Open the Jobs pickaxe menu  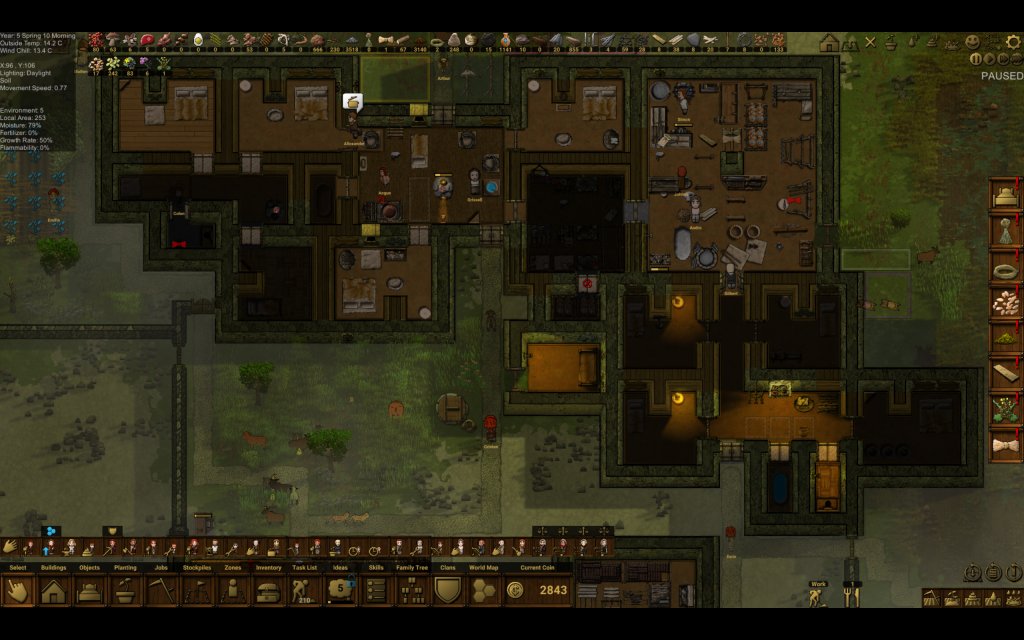161,590
